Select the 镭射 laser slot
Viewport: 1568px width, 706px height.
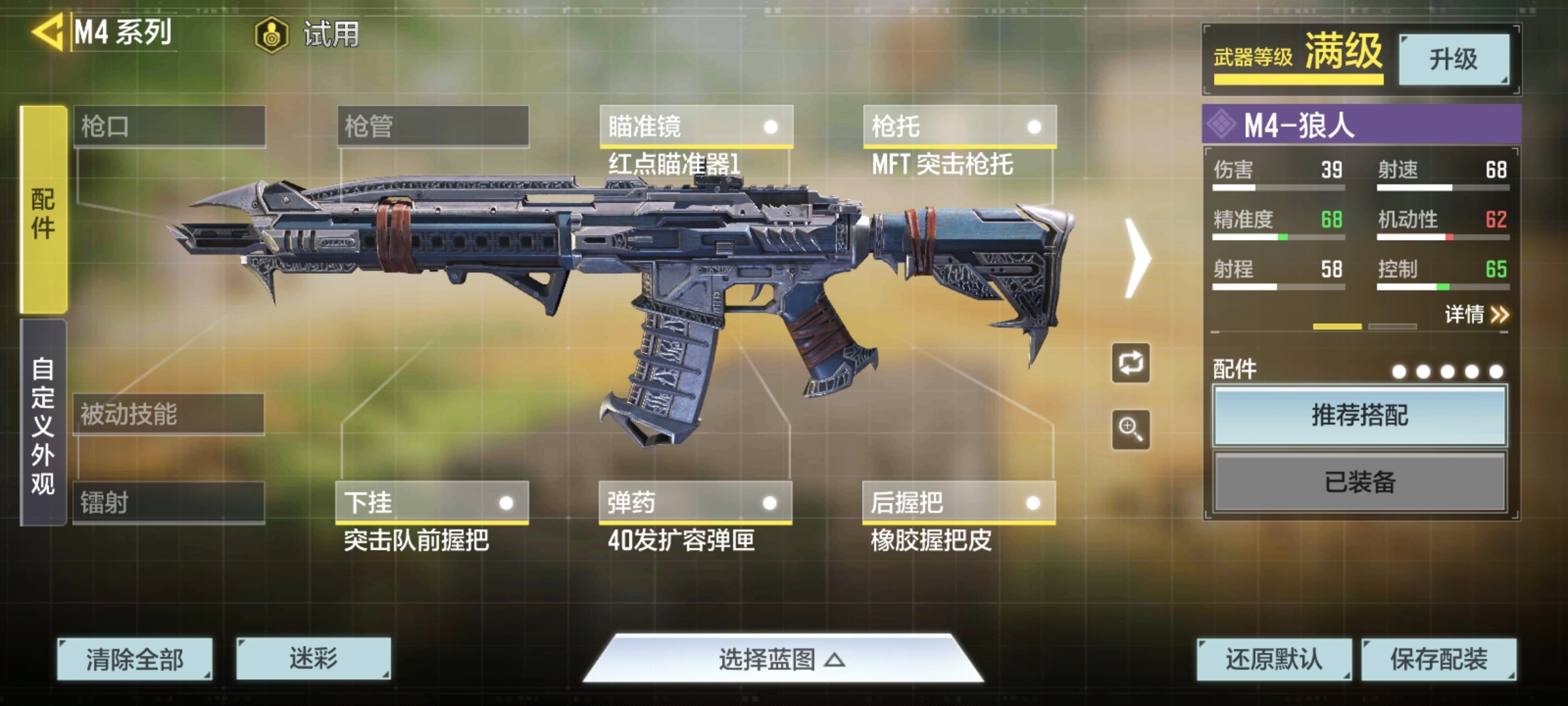click(x=169, y=503)
